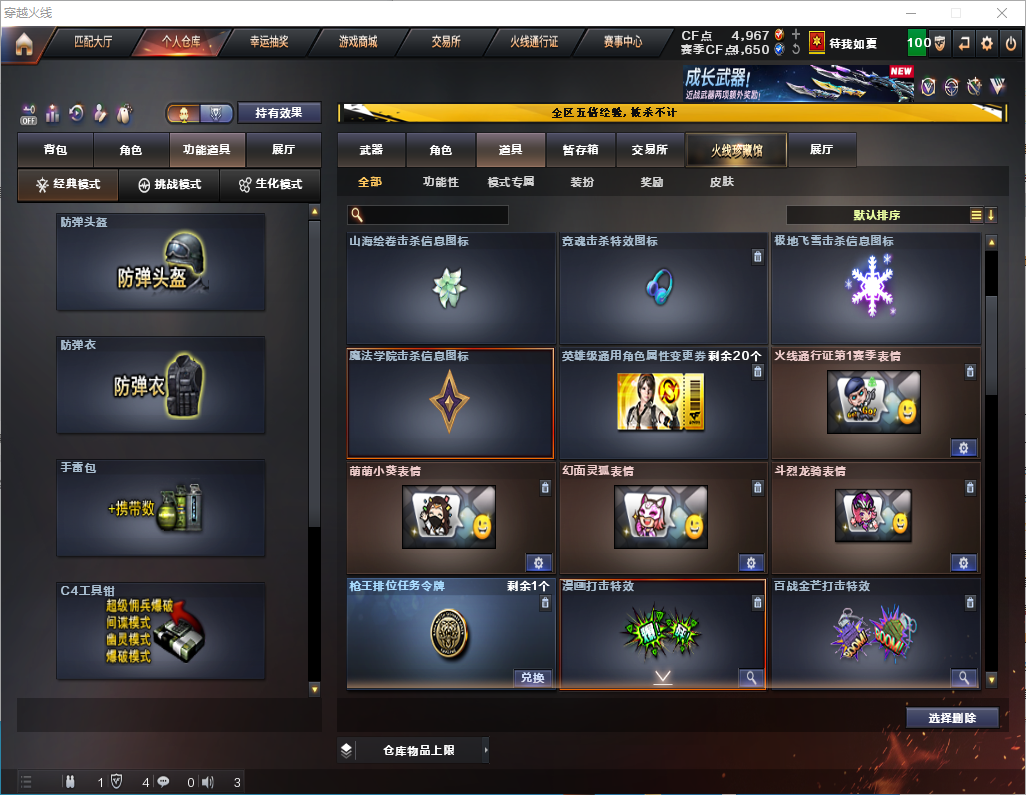Open the 火线珍藏馆 tab
Image resolution: width=1026 pixels, height=795 pixels.
point(736,150)
